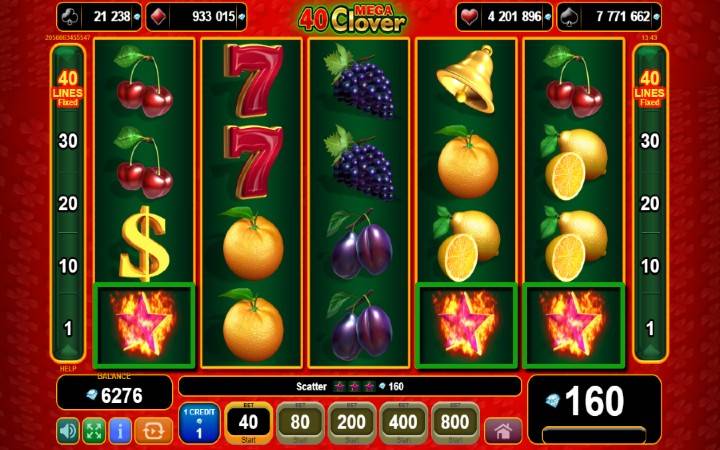This screenshot has height=450, width=720.
Task: Choose the 200 bet button
Action: (x=351, y=423)
